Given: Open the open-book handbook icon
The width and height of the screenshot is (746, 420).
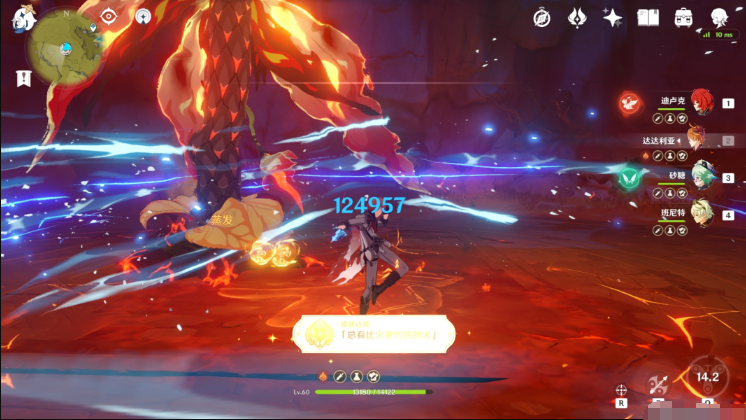Looking at the screenshot, I should (648, 17).
